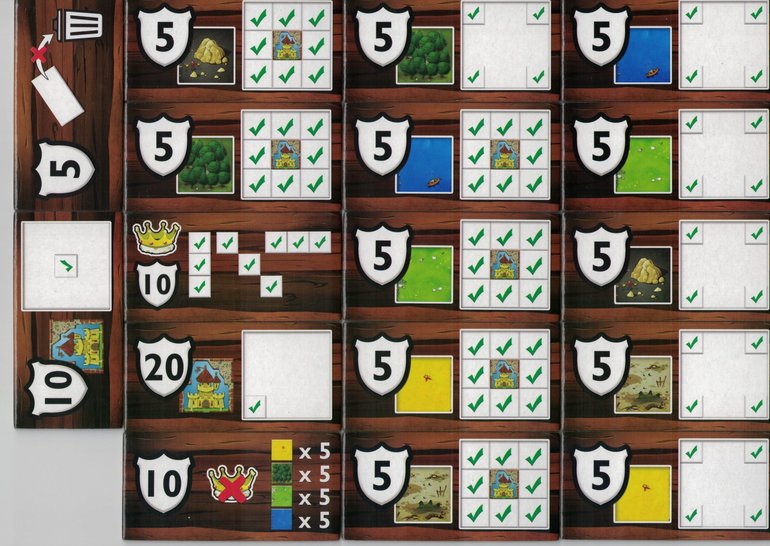
Task: Select the trash can discard tile
Action: 68,105
